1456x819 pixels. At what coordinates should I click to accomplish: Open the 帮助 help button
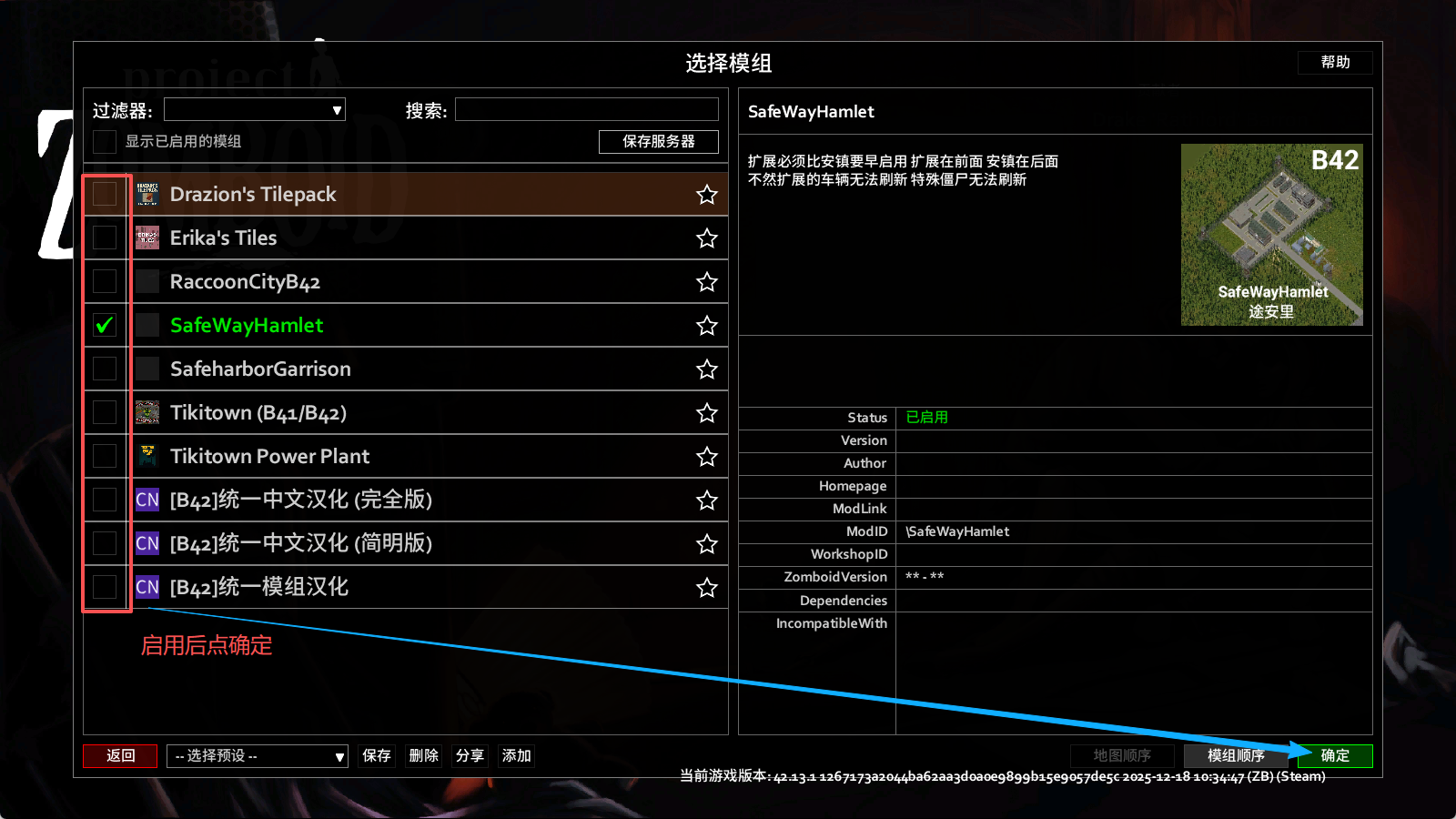(x=1335, y=62)
